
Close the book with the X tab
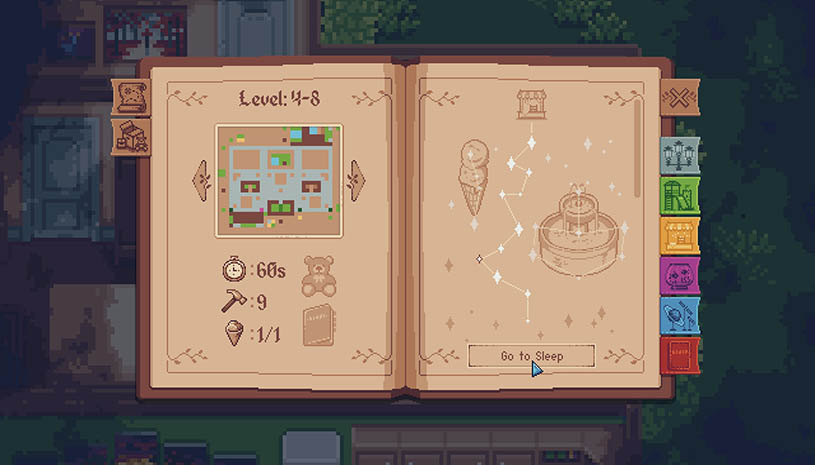pos(678,99)
